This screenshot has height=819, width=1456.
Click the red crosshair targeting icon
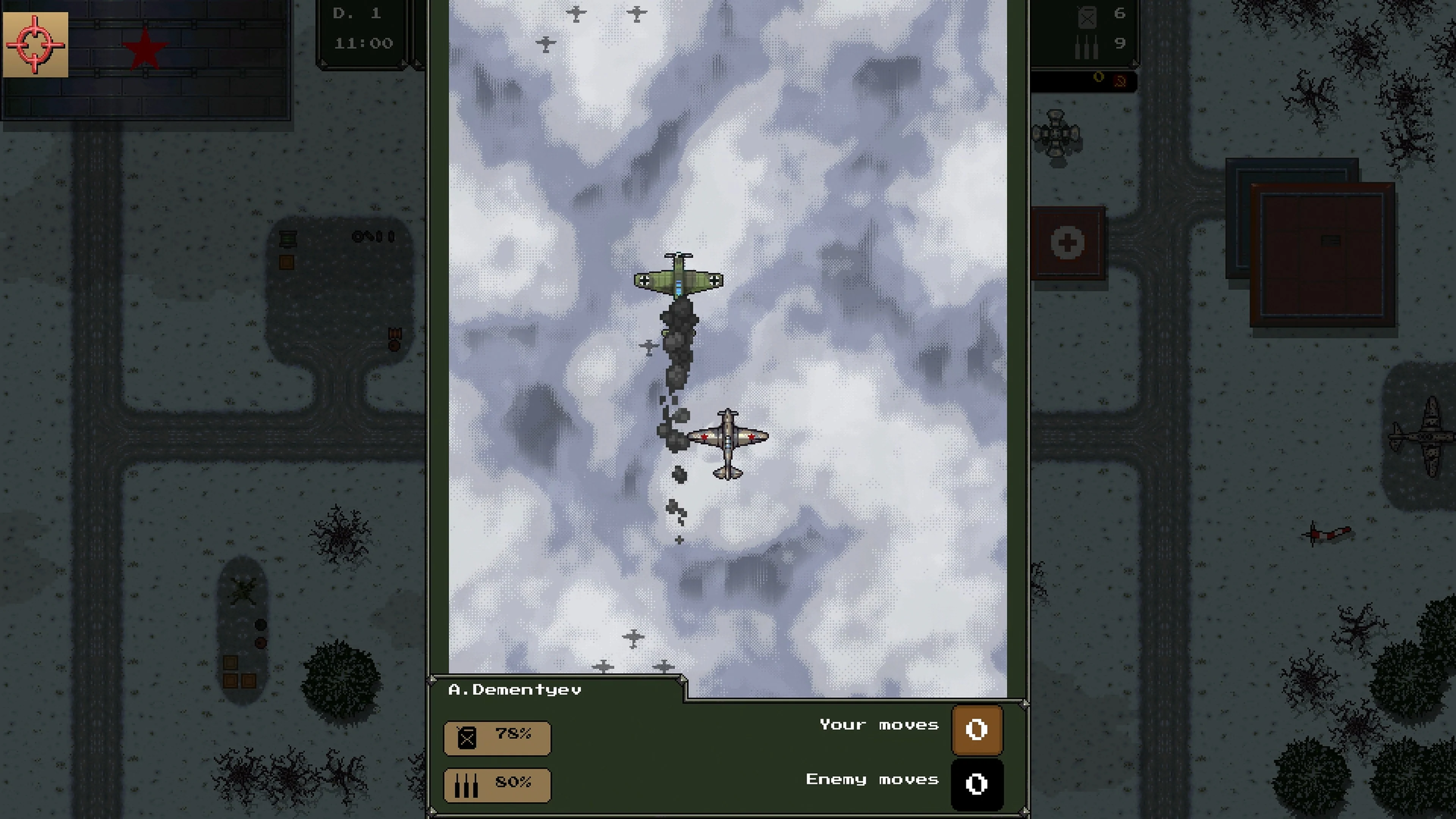pyautogui.click(x=35, y=45)
